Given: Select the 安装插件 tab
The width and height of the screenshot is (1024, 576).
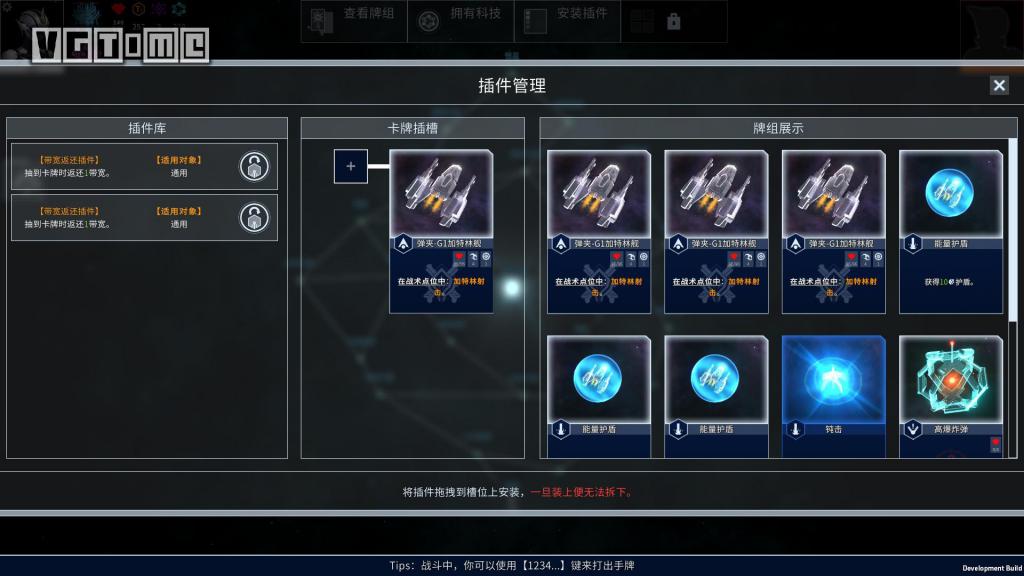Looking at the screenshot, I should coord(567,21).
